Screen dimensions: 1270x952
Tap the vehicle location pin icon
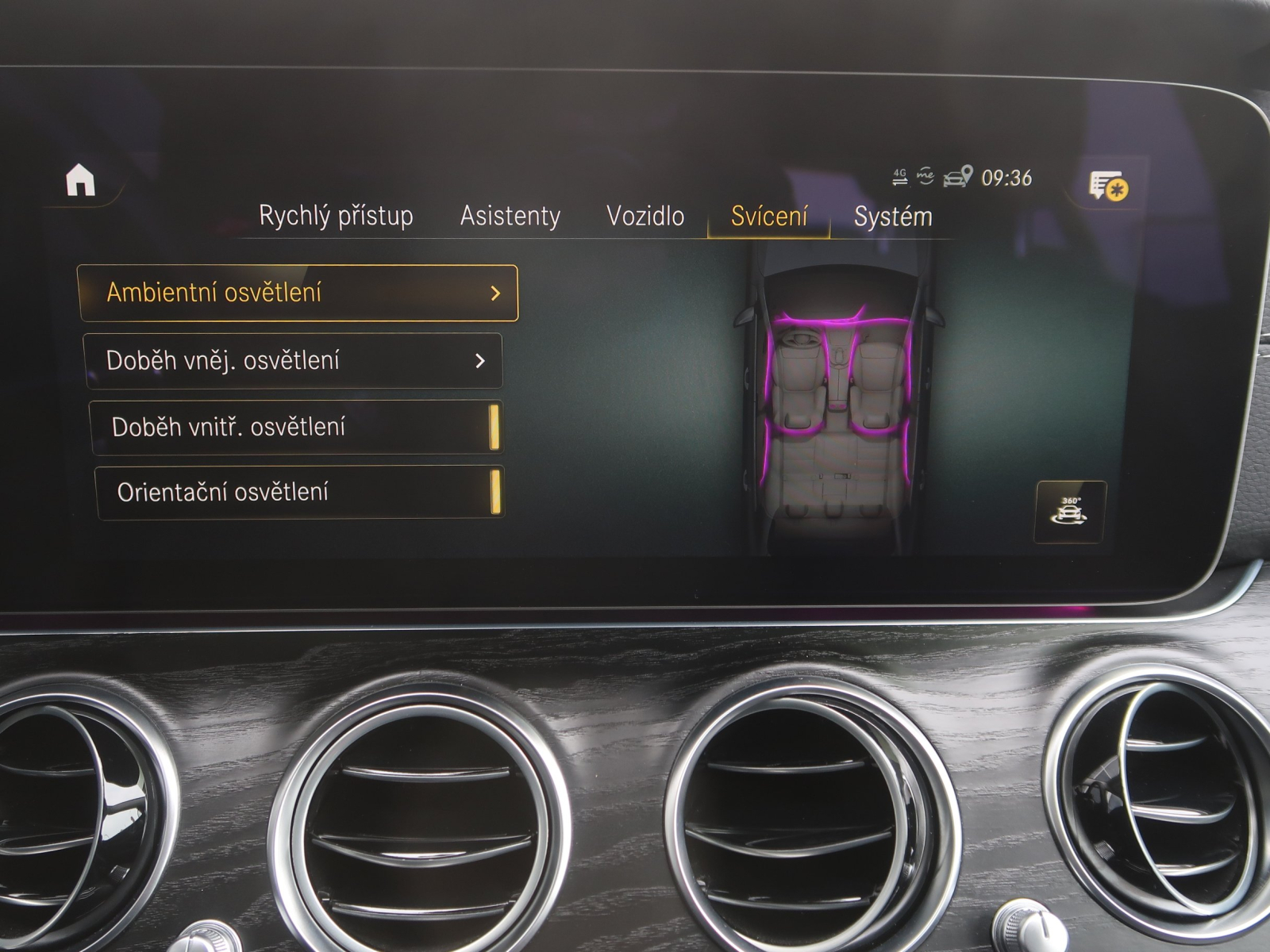[962, 176]
